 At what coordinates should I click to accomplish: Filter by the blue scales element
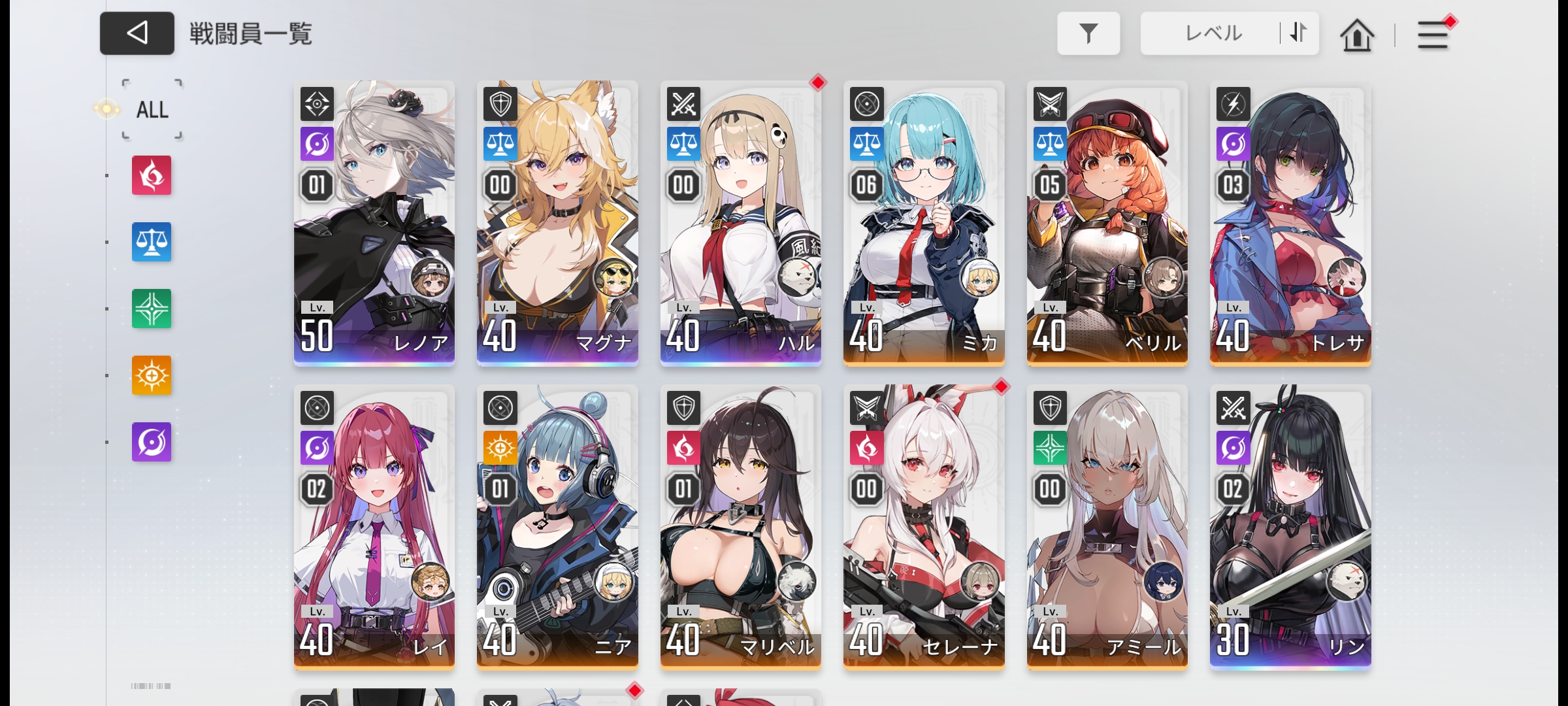[x=152, y=242]
